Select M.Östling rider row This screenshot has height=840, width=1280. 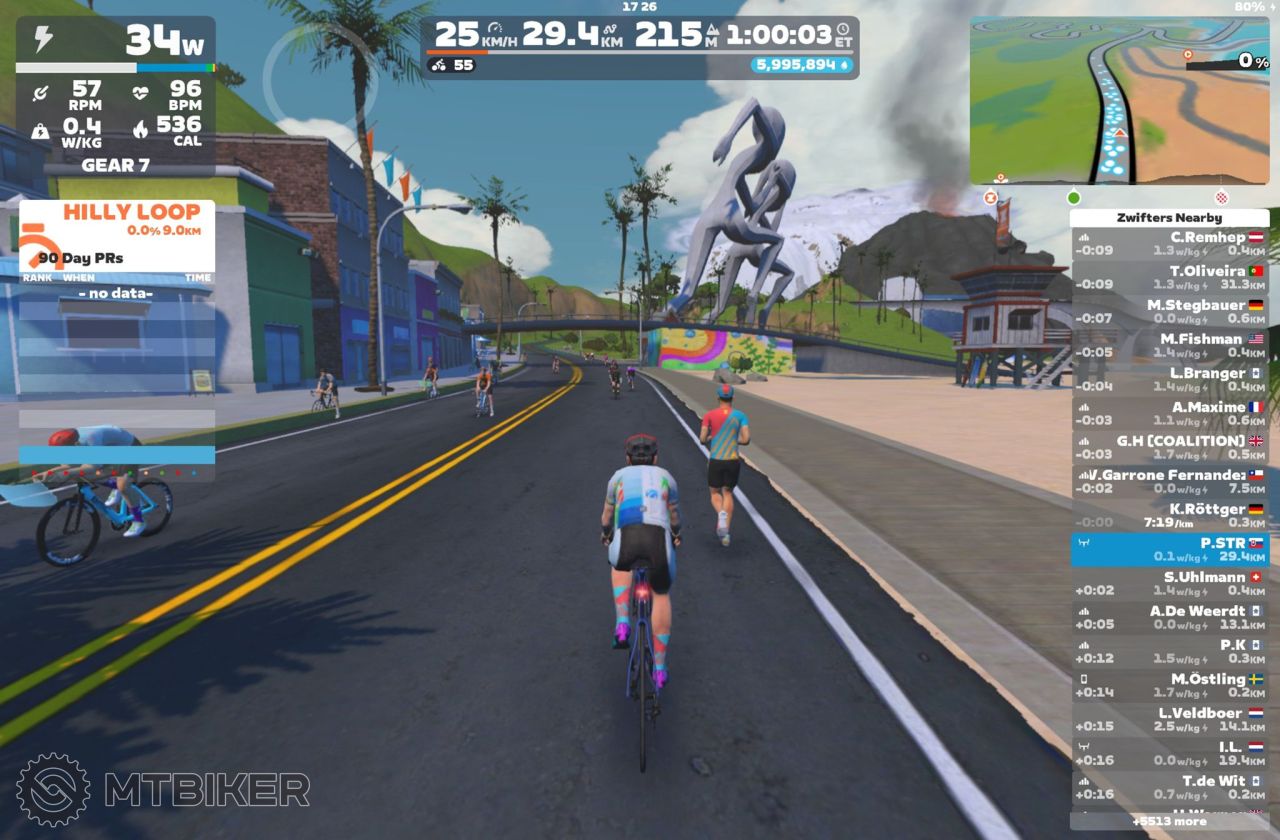click(1169, 686)
